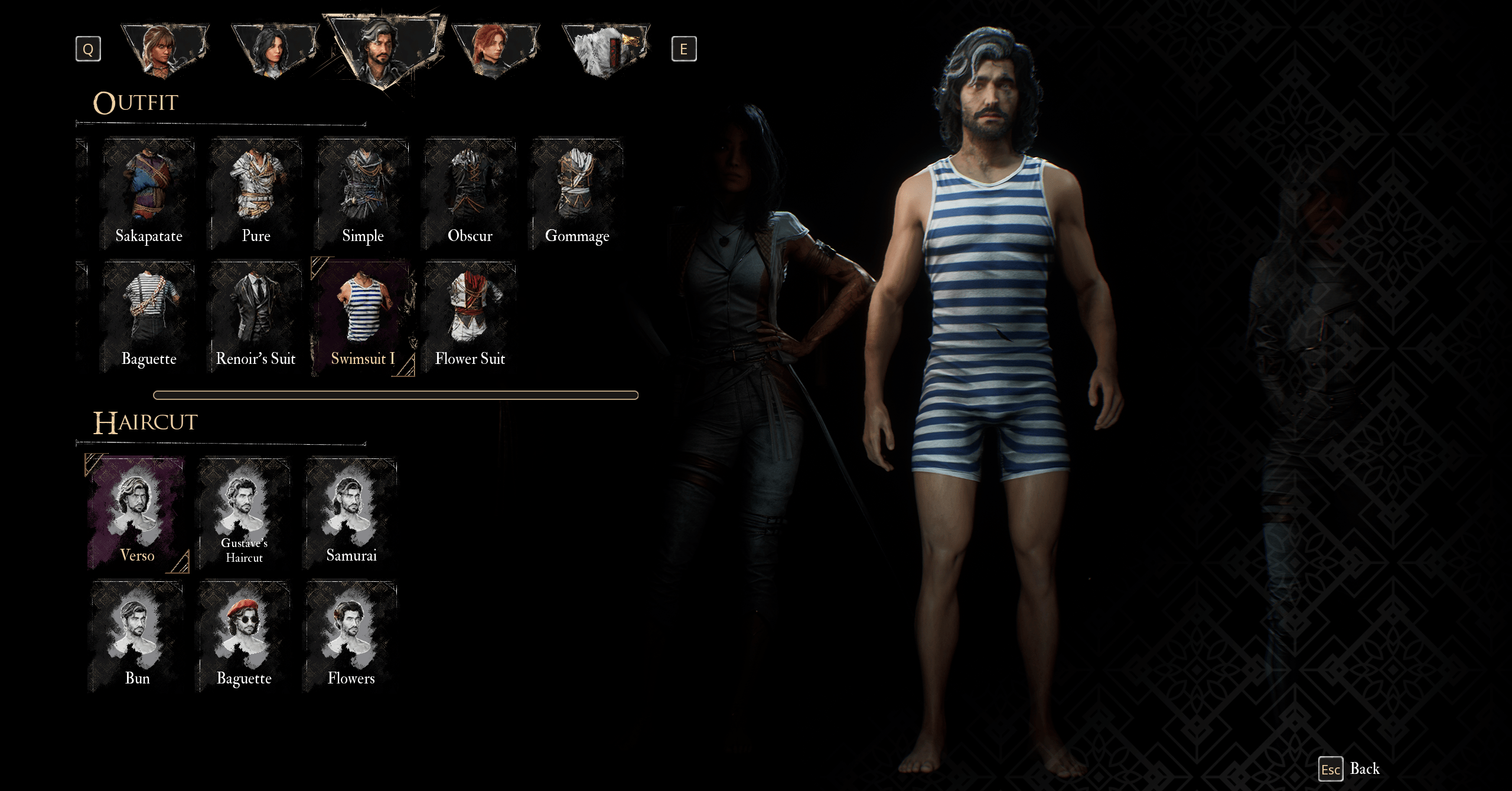Select the Sakapatate outfit
The width and height of the screenshot is (1512, 791).
coord(149,194)
